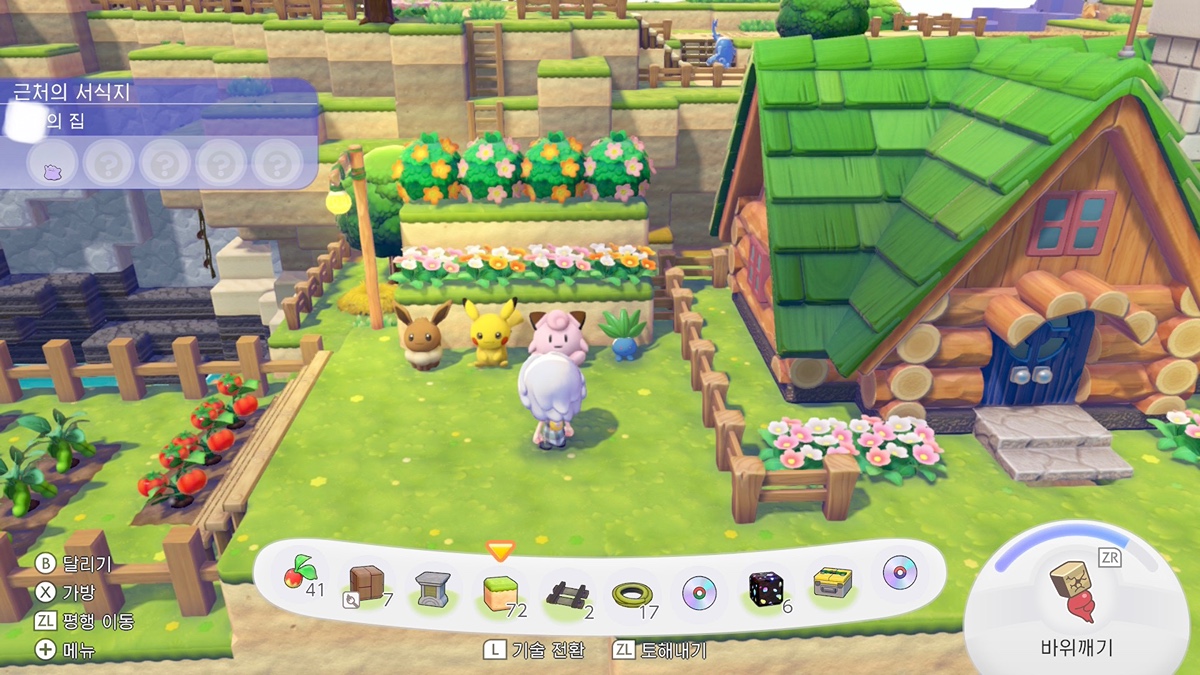Select the green ring item slot

click(x=631, y=594)
